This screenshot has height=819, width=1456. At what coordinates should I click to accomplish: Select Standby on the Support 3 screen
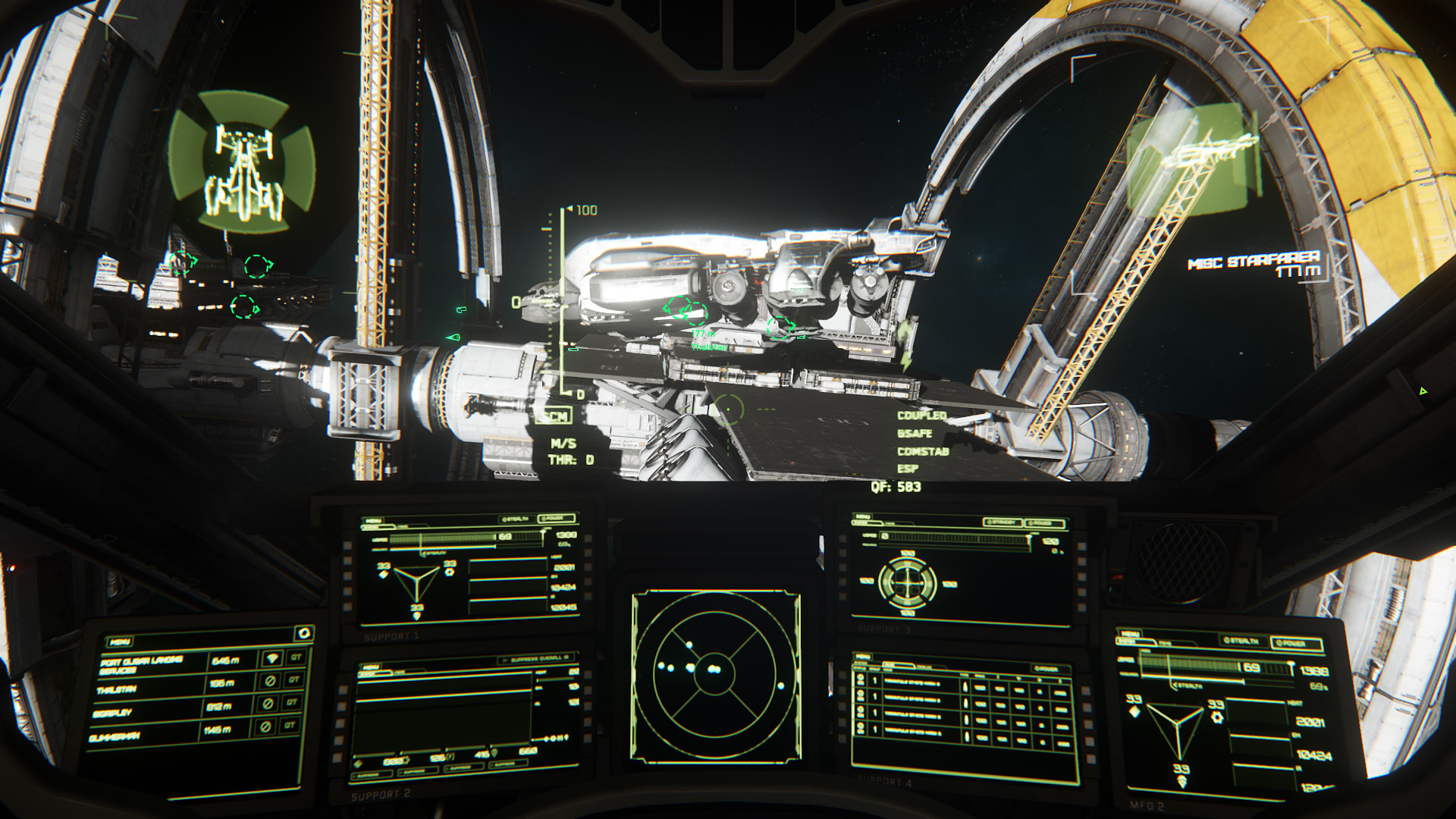click(x=1003, y=522)
